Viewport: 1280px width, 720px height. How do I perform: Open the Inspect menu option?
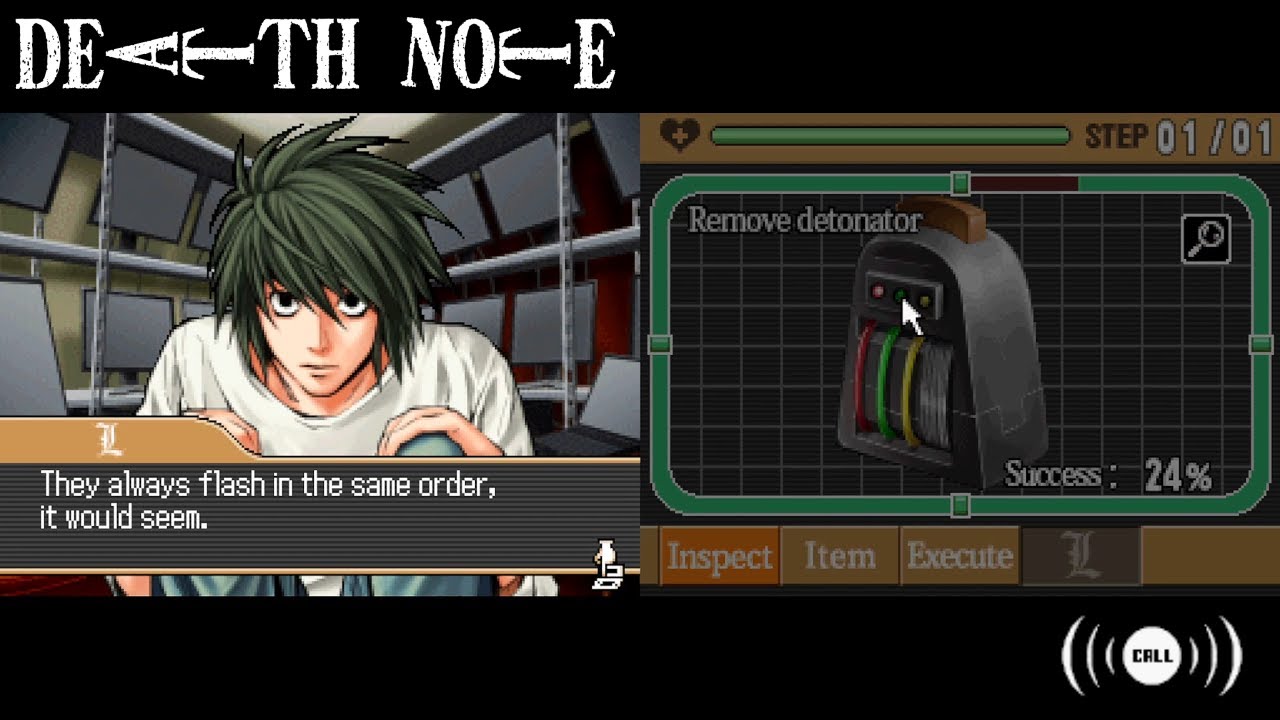click(721, 556)
